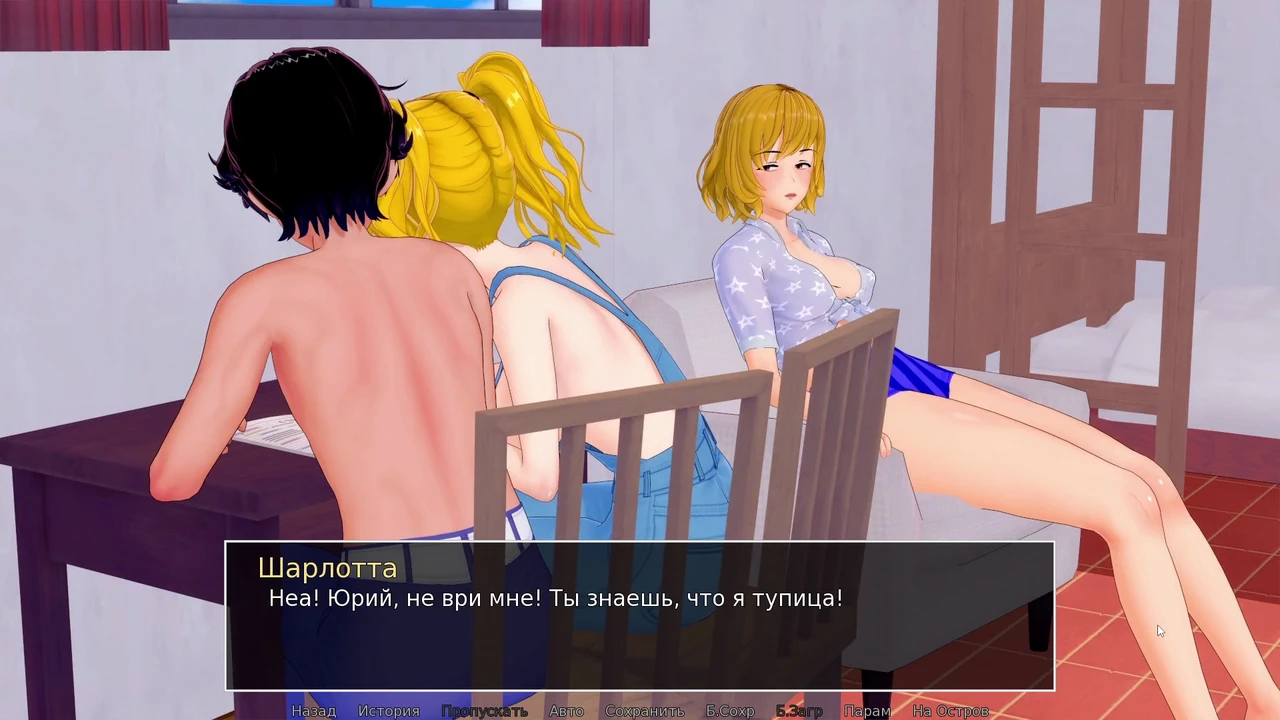Screen dimensions: 1280x720
Task: Open the Сохранить save menu
Action: [644, 711]
